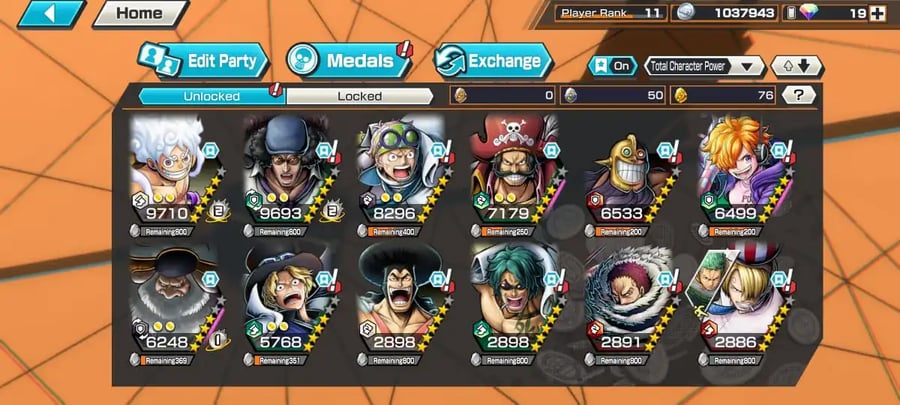Return to the Home screen
This screenshot has height=405, width=900.
click(139, 14)
